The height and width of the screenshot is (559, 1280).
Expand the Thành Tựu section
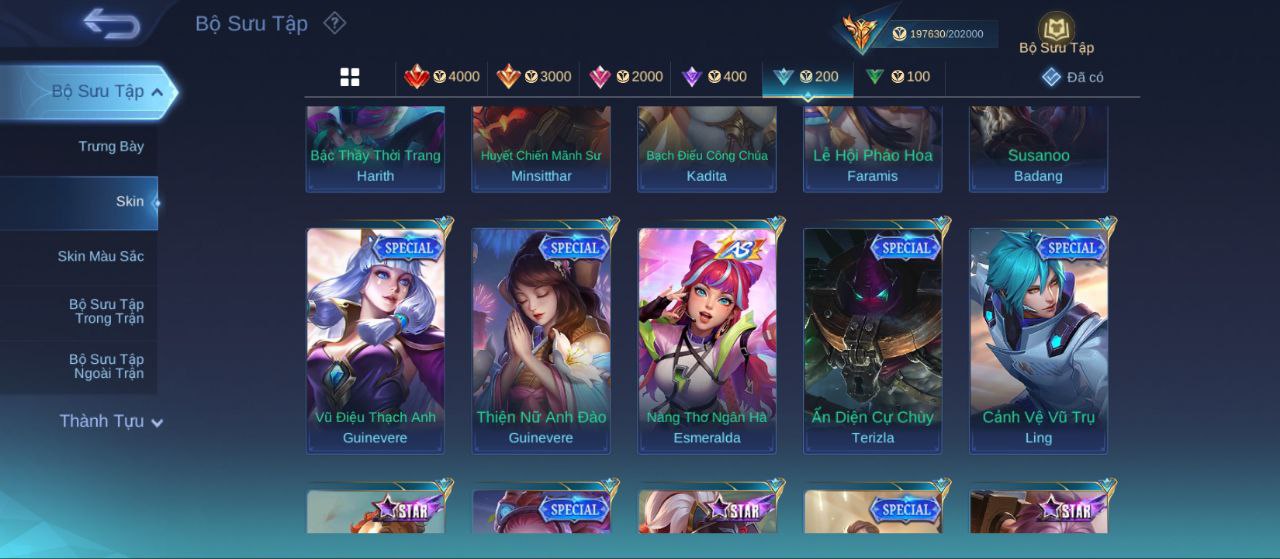tap(110, 421)
